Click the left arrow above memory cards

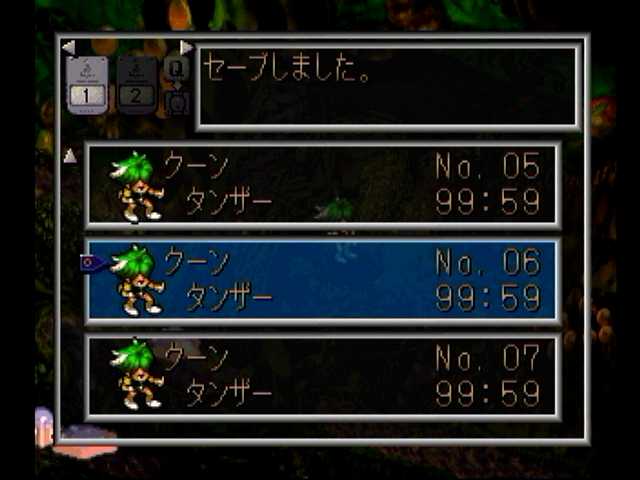tap(68, 47)
